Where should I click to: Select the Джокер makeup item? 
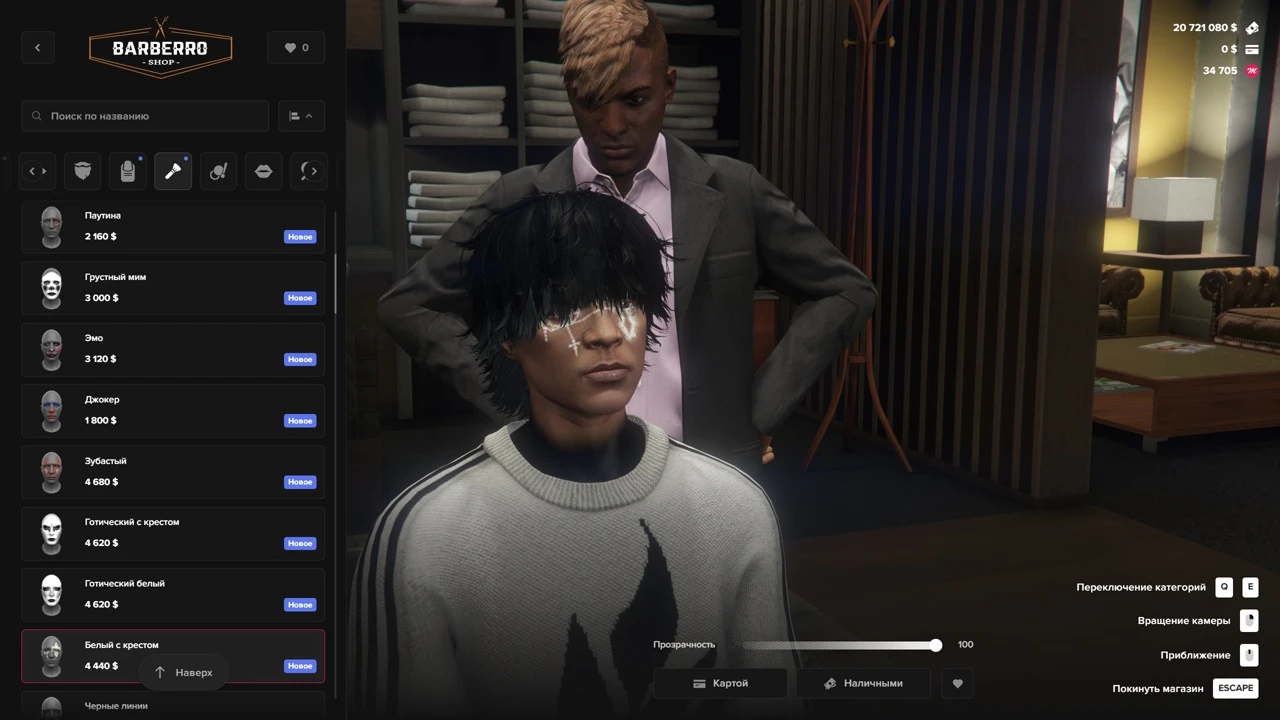point(173,410)
